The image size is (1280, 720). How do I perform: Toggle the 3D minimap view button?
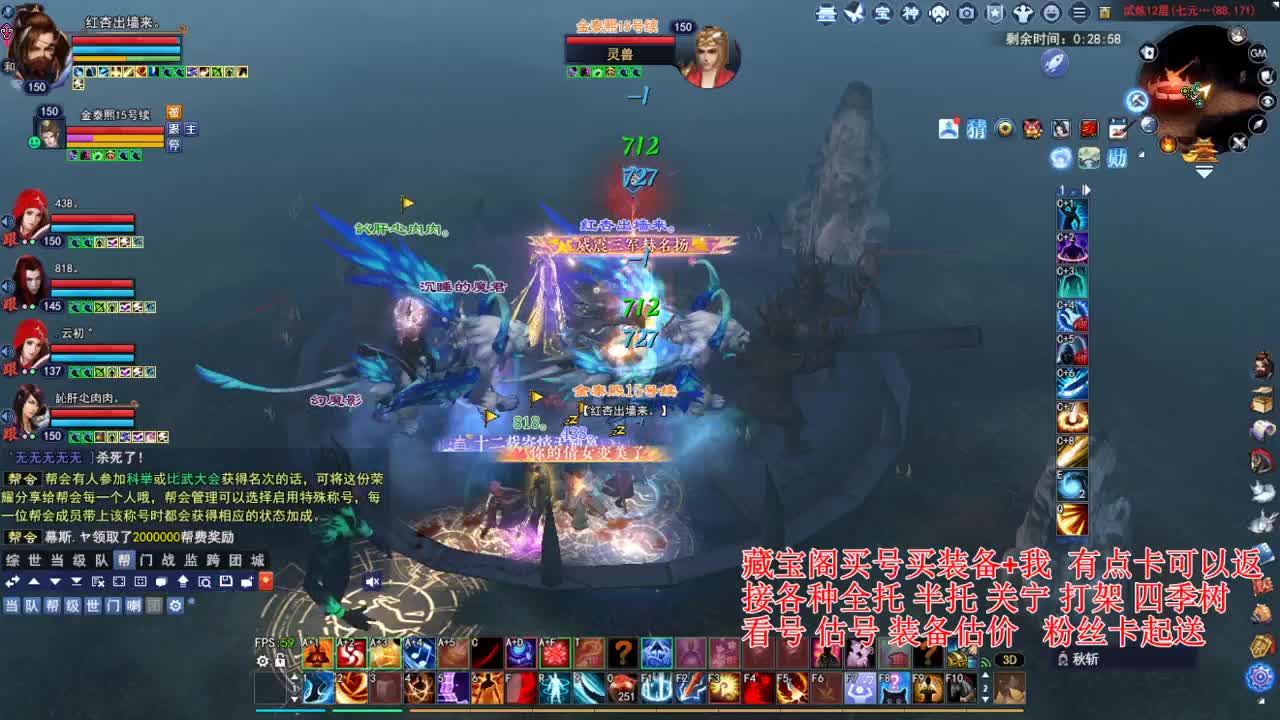coord(1010,660)
